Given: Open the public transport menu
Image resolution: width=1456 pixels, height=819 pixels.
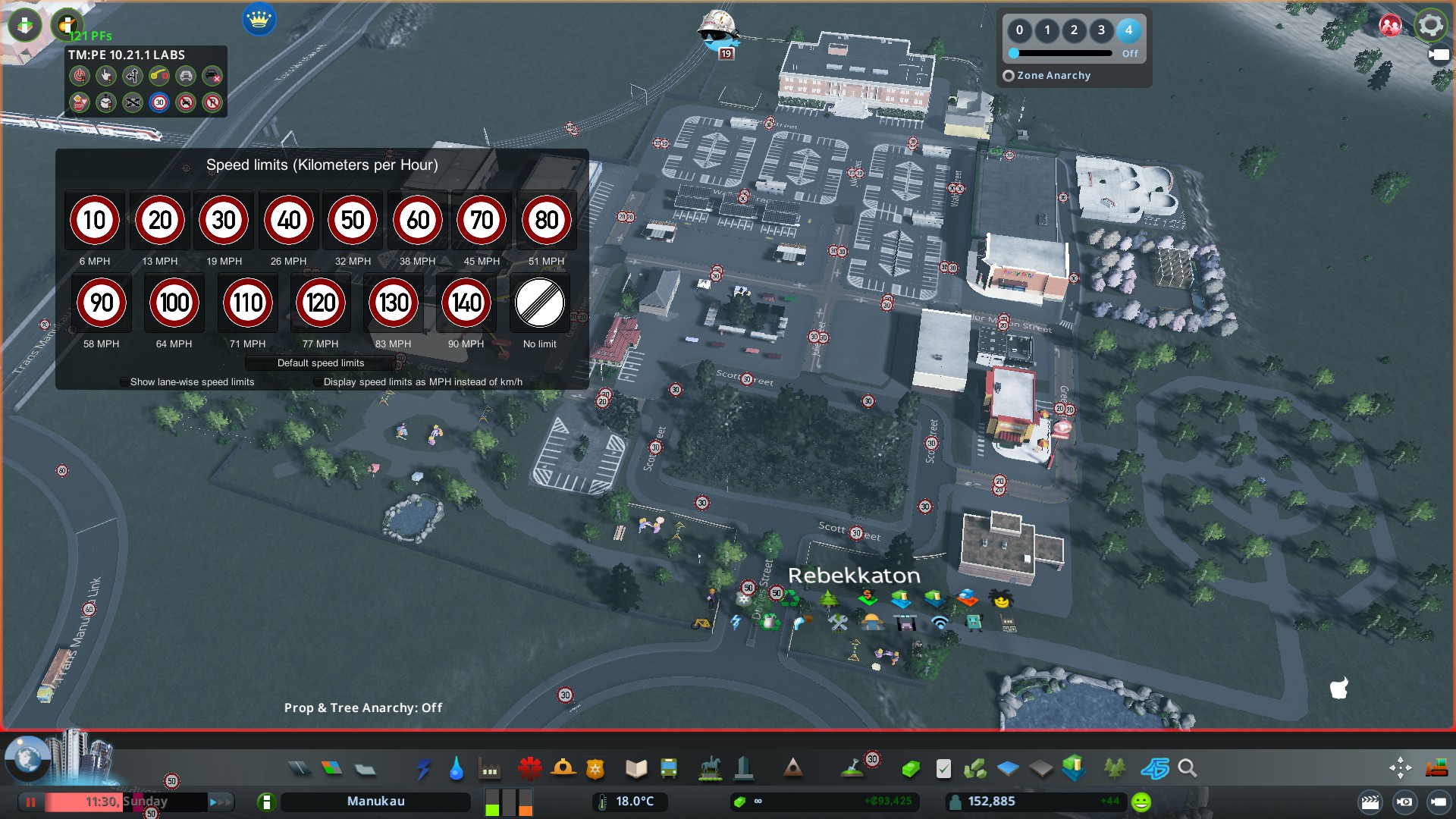Looking at the screenshot, I should [668, 769].
